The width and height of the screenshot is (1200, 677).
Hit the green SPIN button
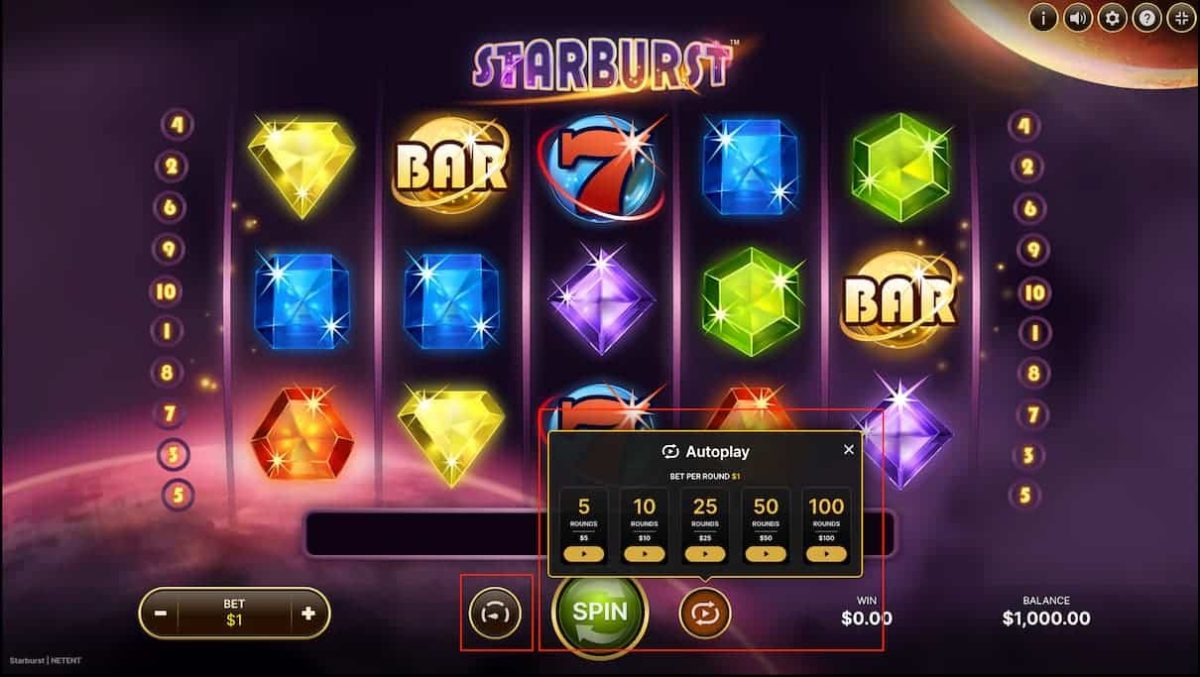pyautogui.click(x=599, y=613)
